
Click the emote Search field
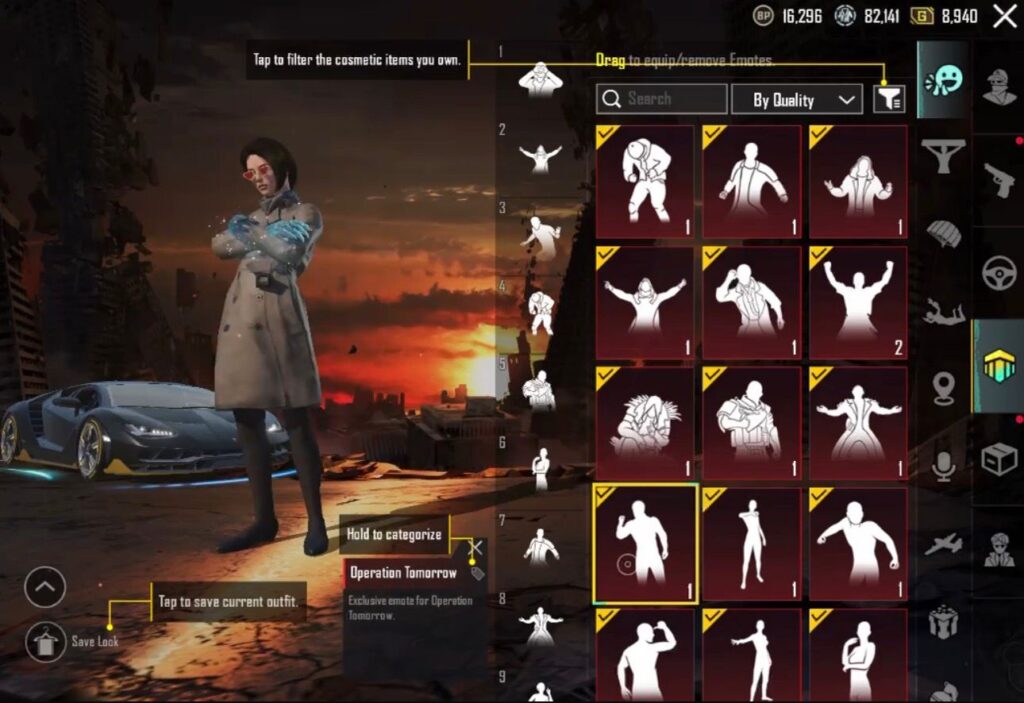[661, 99]
